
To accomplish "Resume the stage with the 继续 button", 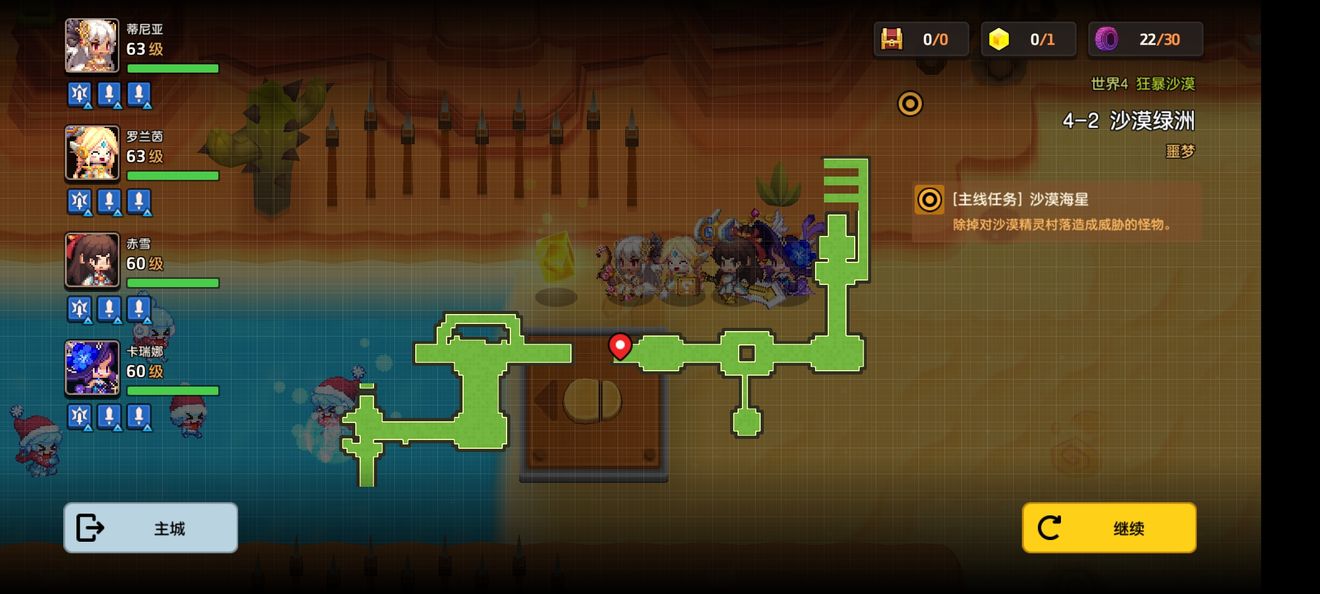I will (x=1109, y=528).
